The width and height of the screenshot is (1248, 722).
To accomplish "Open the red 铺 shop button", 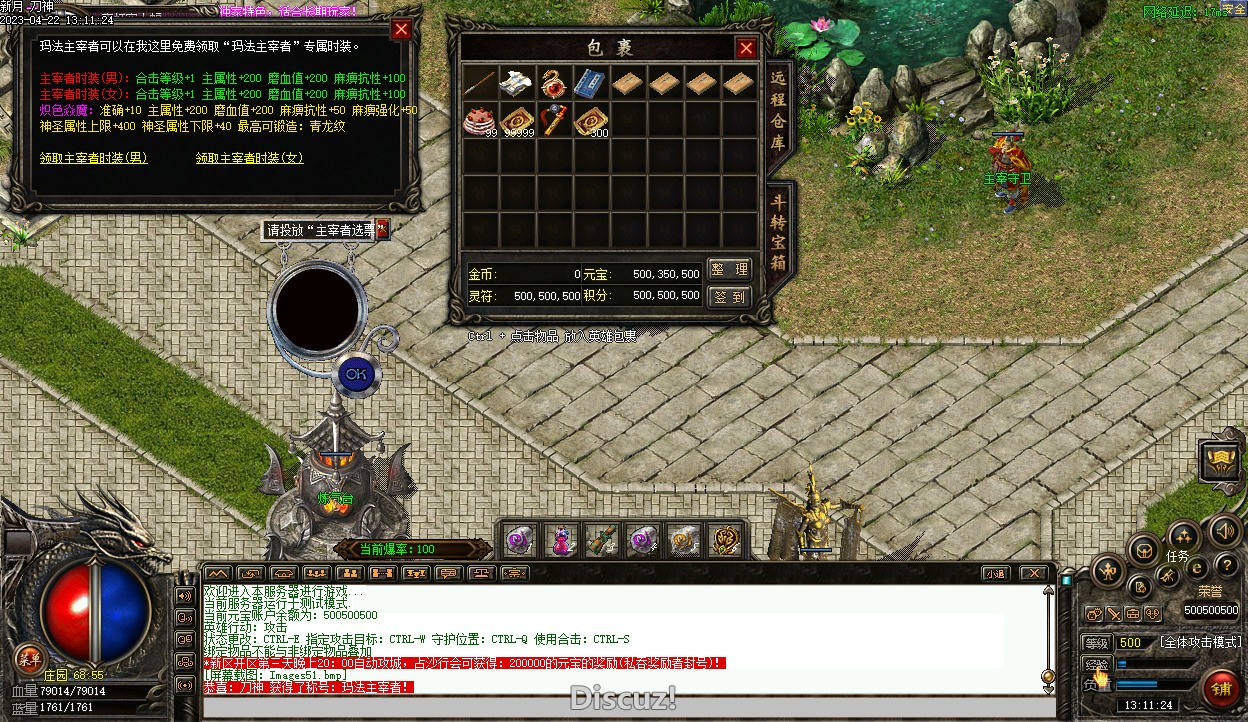I will click(x=1221, y=689).
